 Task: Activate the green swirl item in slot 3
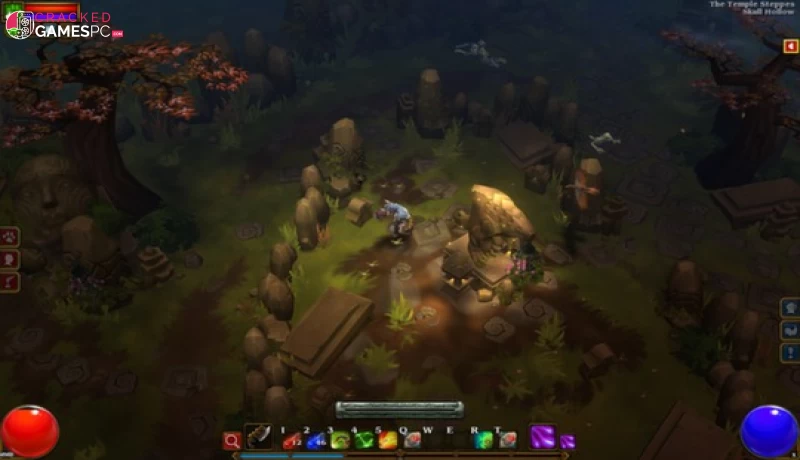pos(340,440)
